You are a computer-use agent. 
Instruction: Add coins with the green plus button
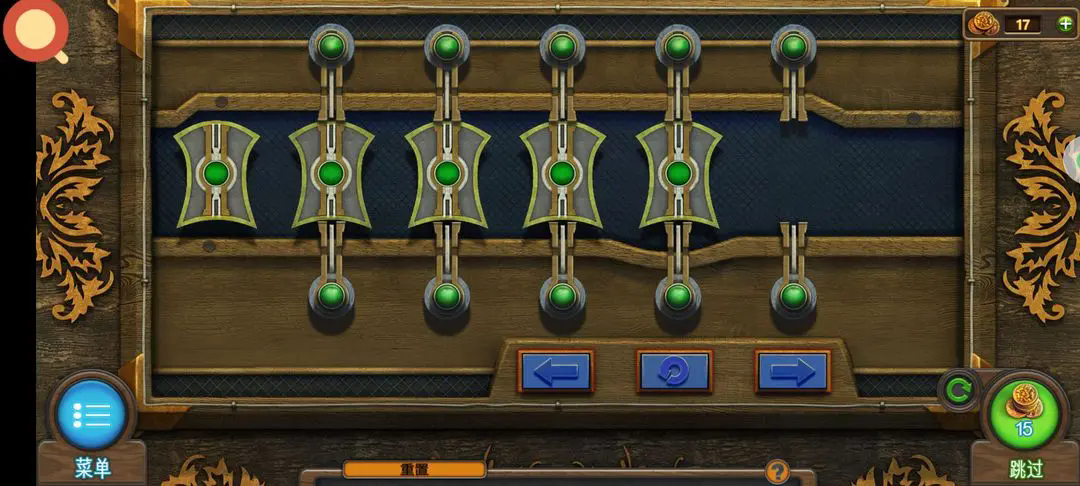coord(1066,24)
